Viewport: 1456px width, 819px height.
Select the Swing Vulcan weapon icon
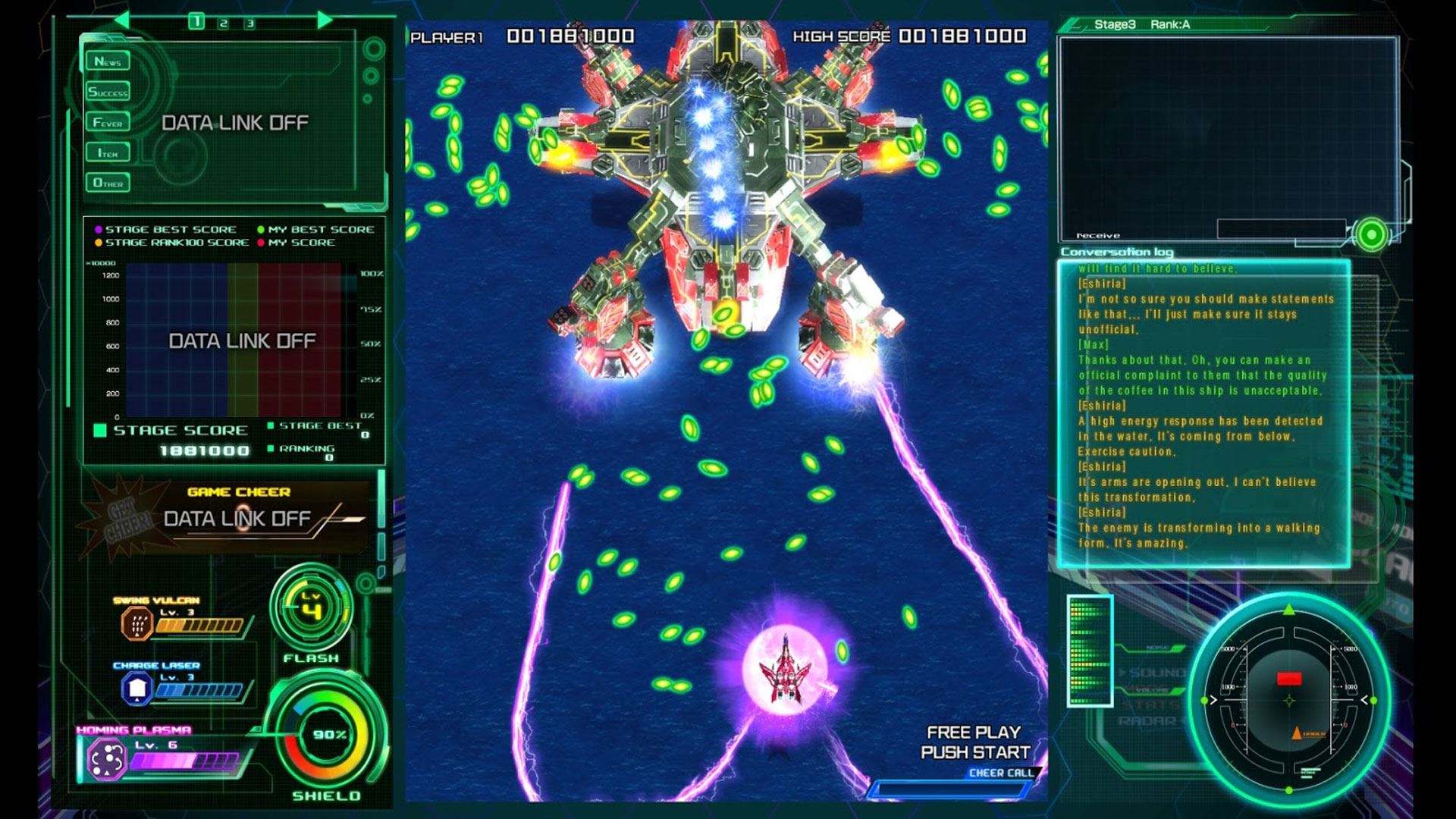(137, 624)
